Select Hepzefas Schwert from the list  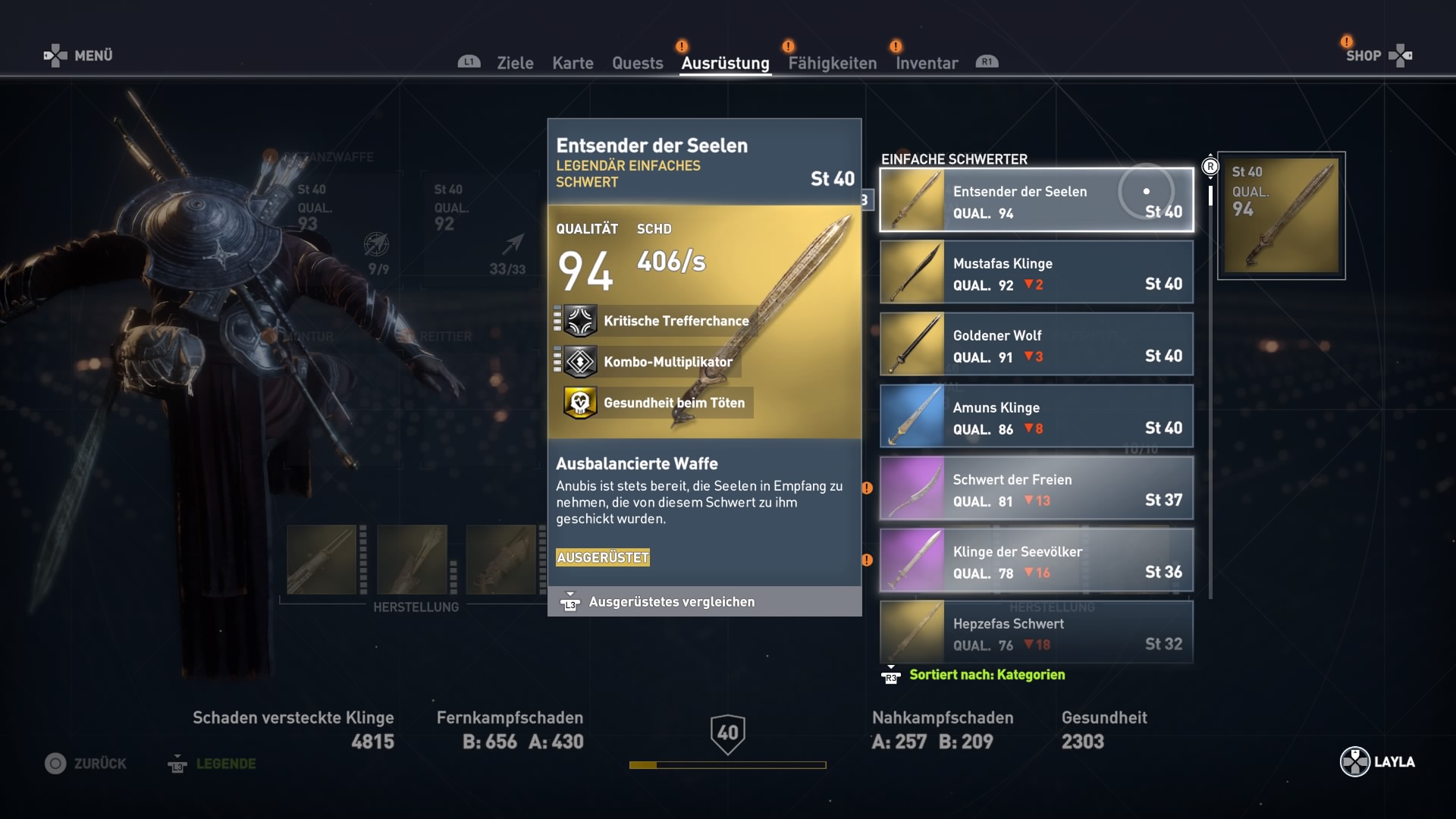coord(1036,632)
